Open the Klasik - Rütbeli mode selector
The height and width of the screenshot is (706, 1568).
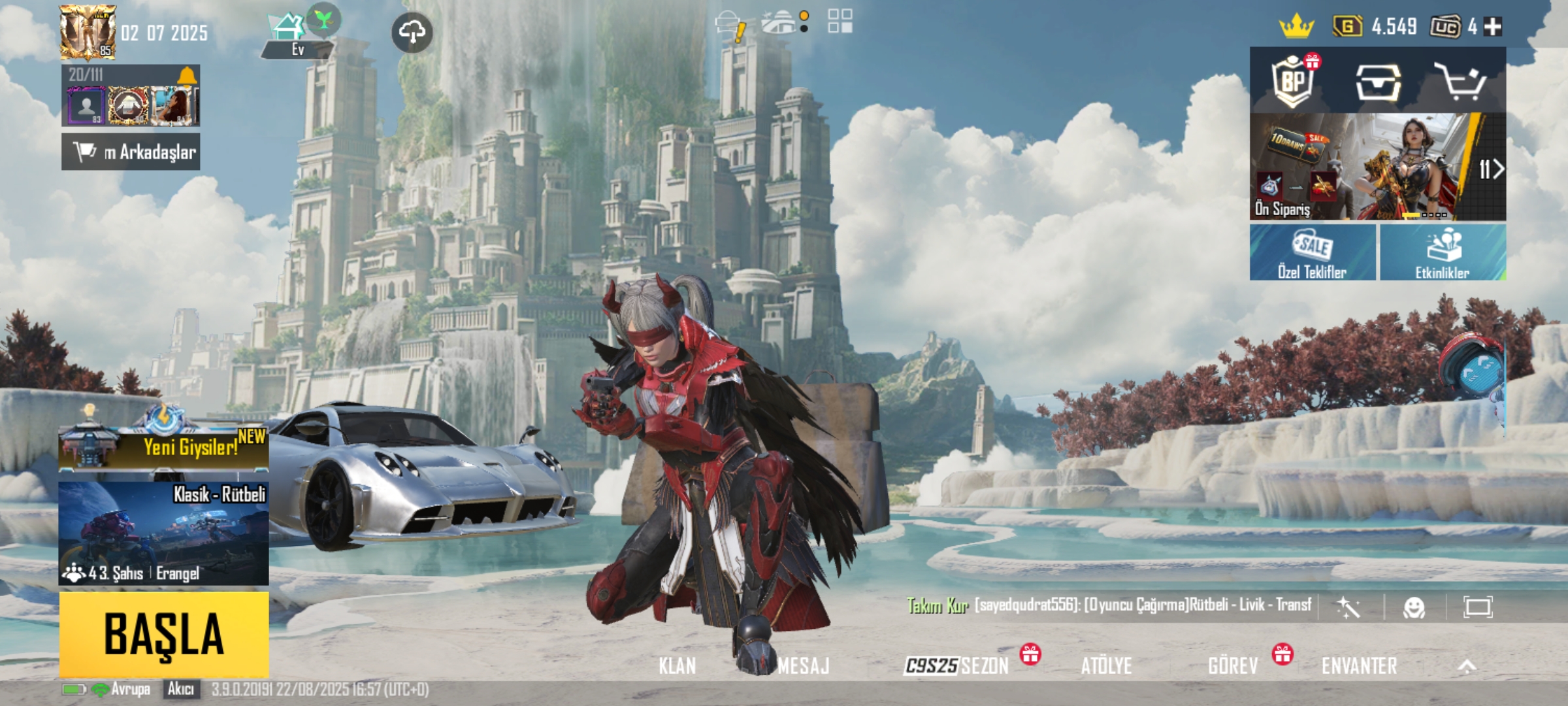tap(163, 533)
